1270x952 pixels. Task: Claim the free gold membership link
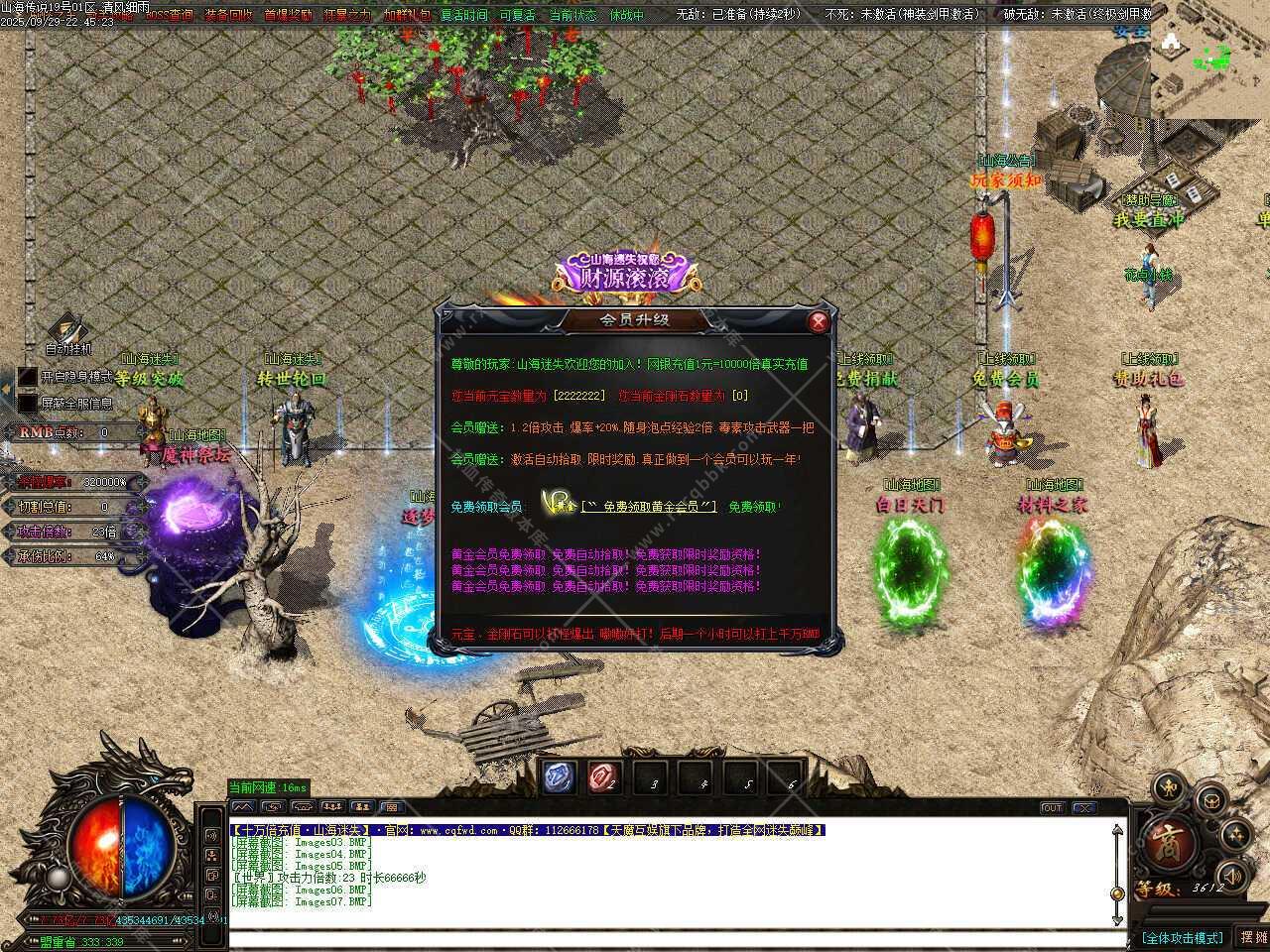tap(649, 507)
